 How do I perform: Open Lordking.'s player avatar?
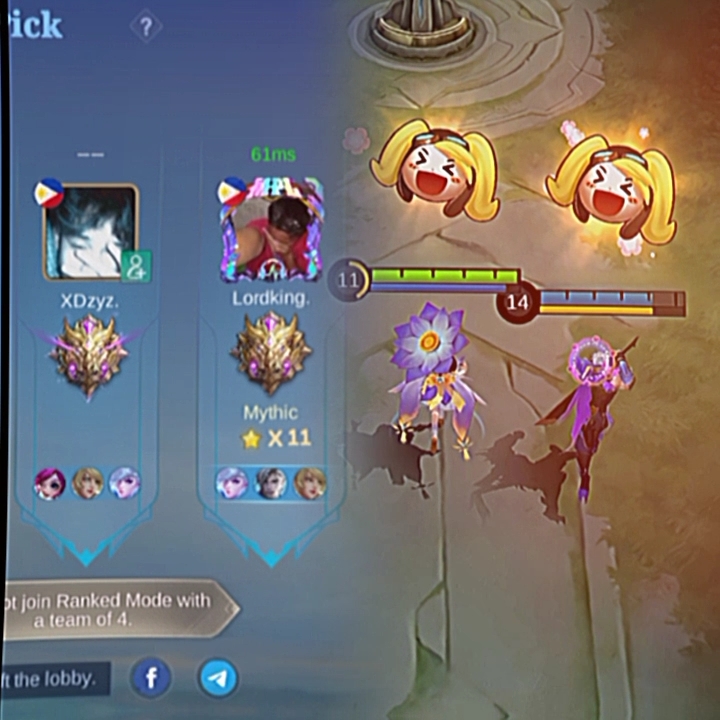pos(271,231)
